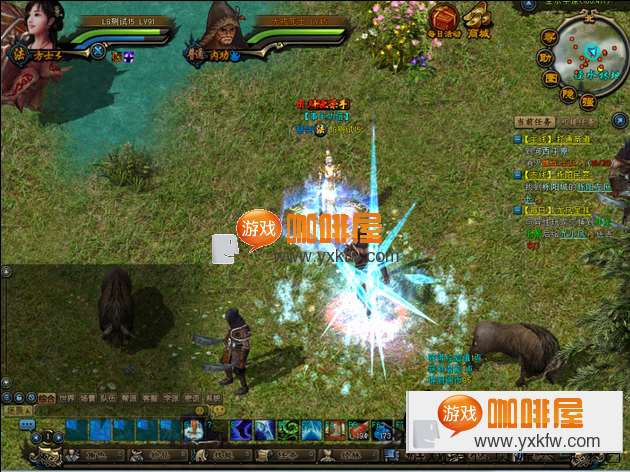Screen dimensions: 630x472
Task: Select the 世界 world chat tab
Action: click(x=68, y=398)
